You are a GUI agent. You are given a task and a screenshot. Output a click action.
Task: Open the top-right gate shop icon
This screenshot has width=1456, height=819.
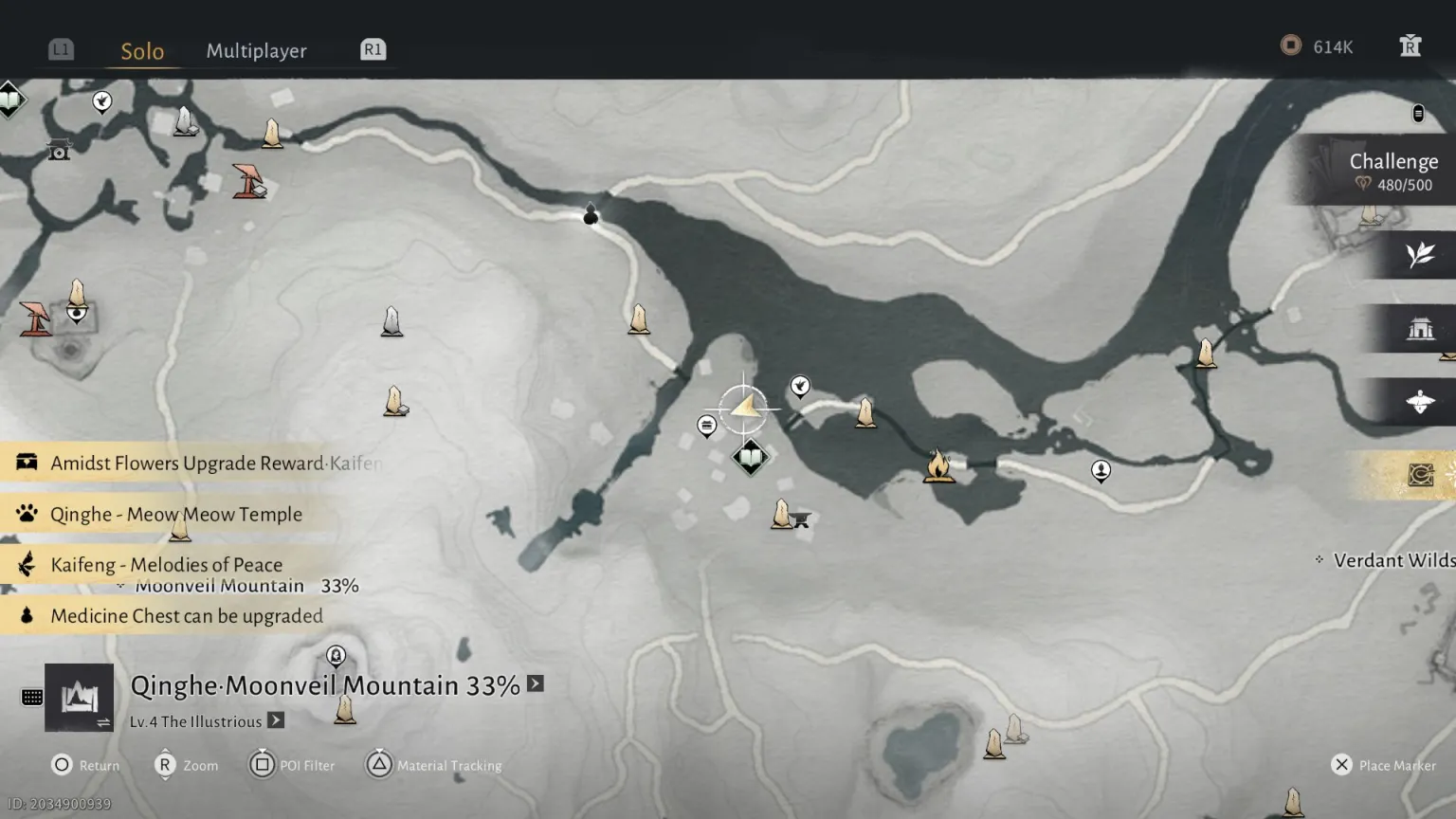point(1410,46)
